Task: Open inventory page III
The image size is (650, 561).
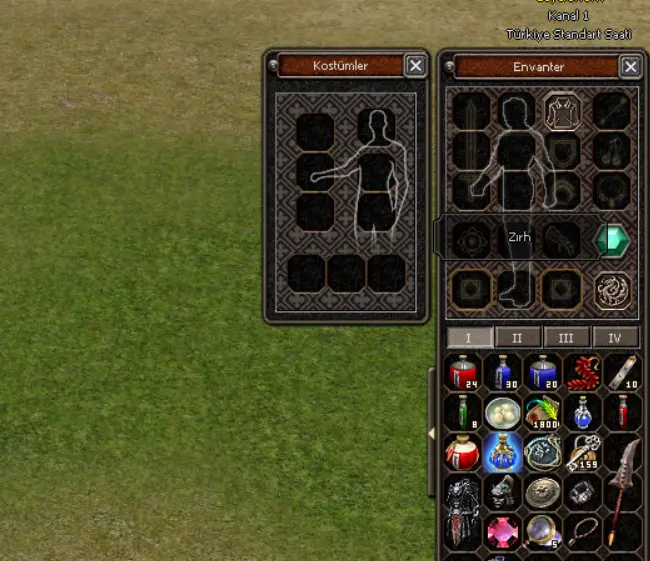Action: tap(566, 337)
